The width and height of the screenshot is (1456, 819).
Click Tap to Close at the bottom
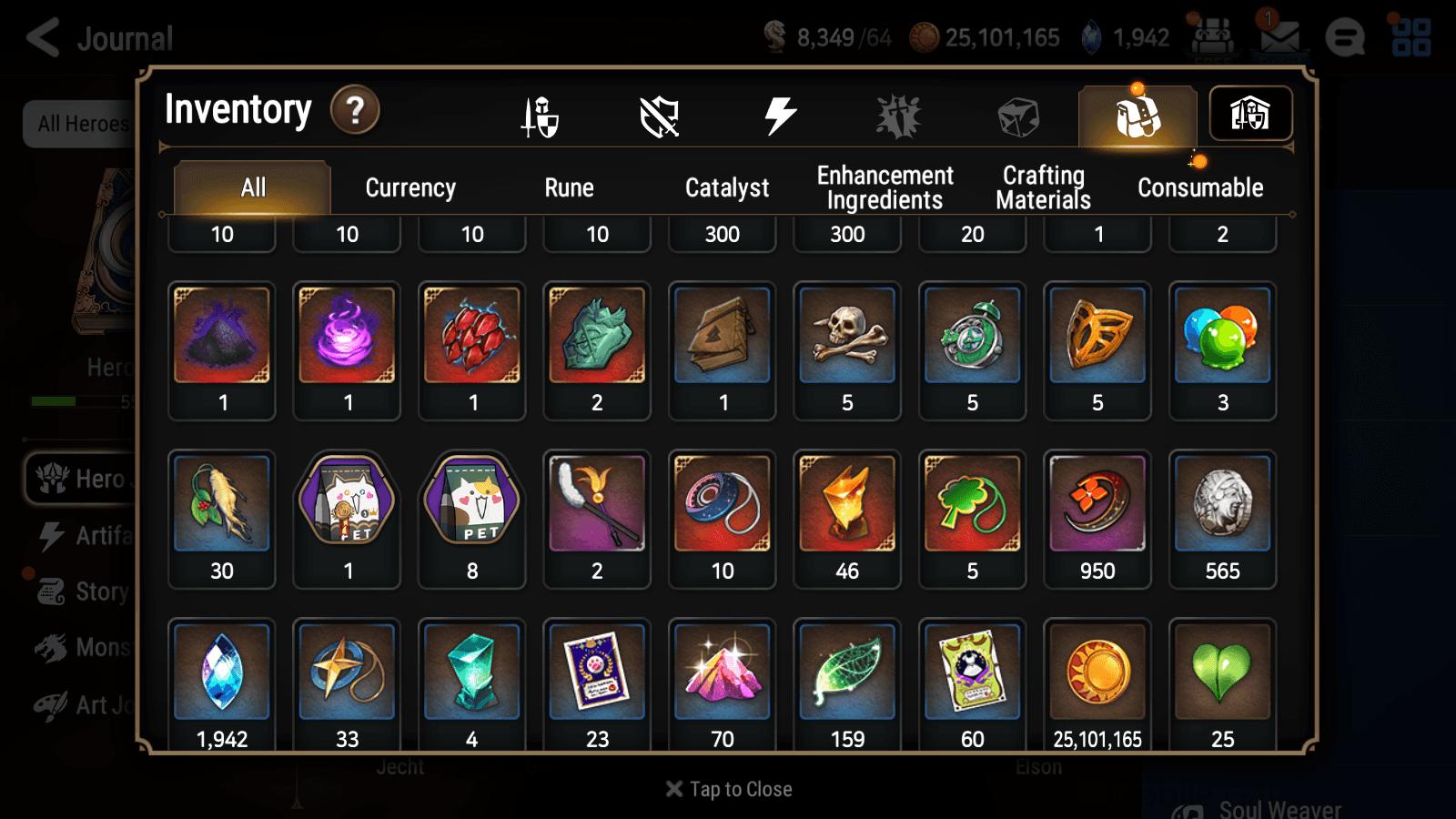point(727,789)
